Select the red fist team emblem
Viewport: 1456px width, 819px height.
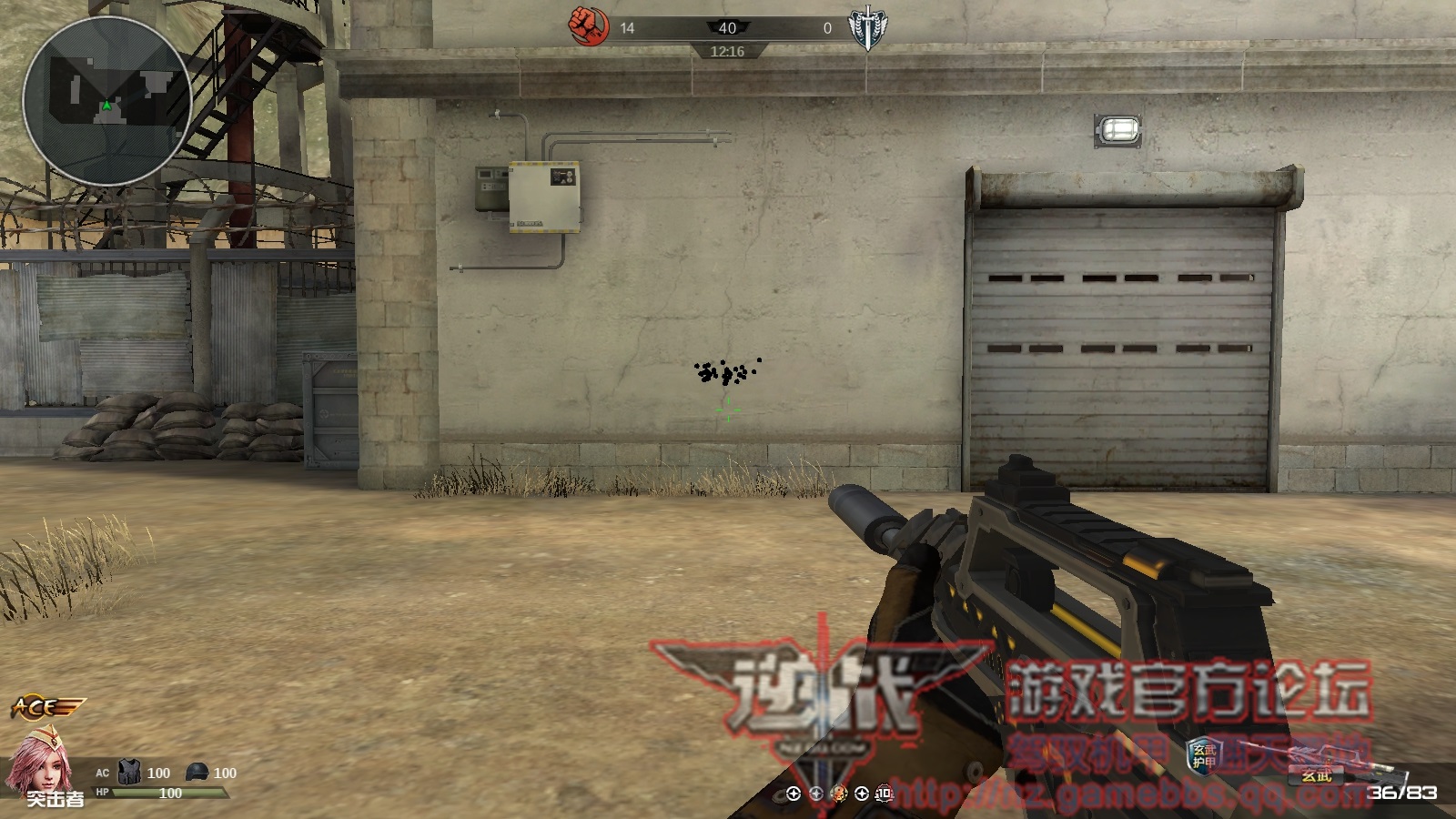click(x=588, y=25)
